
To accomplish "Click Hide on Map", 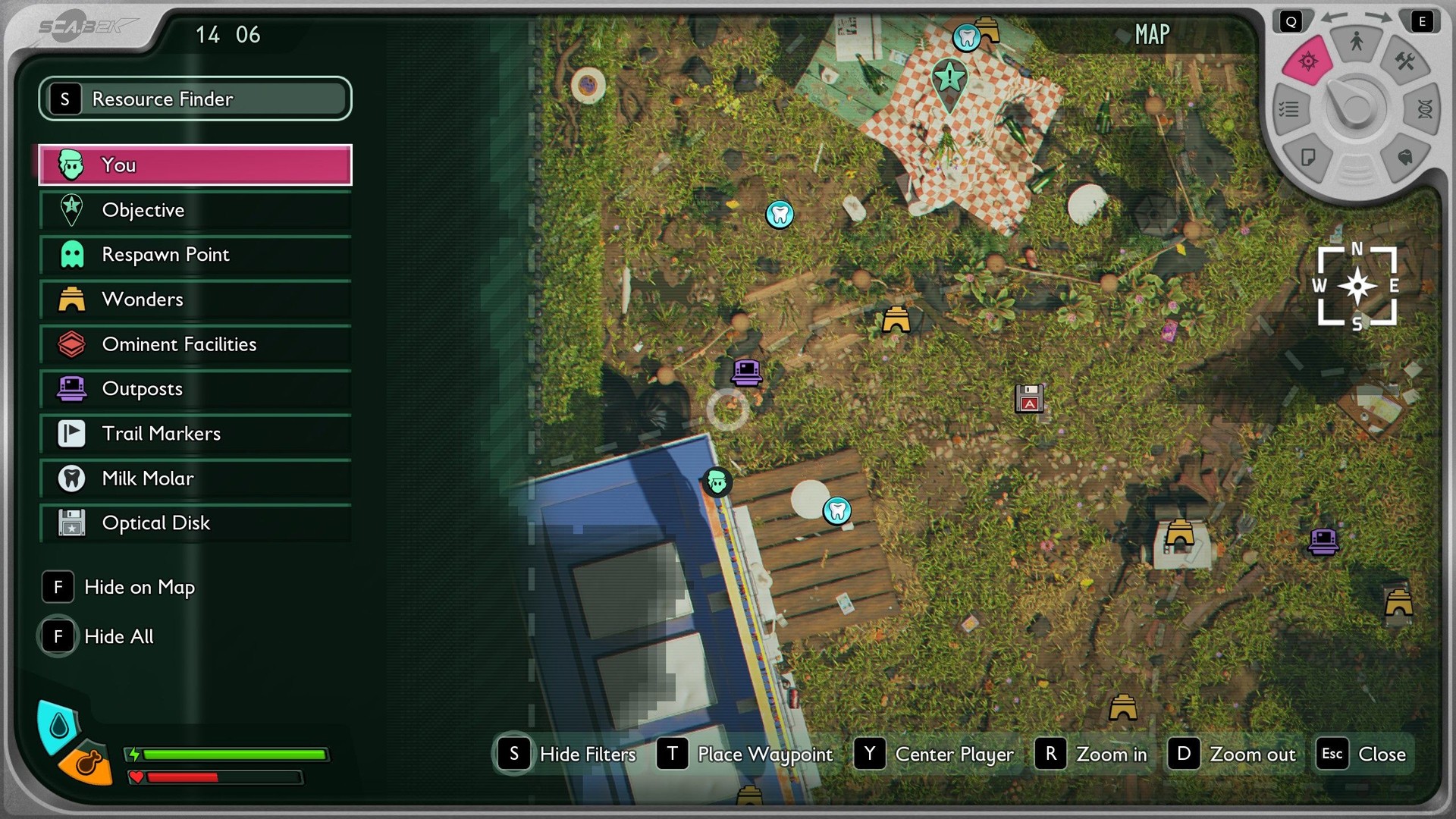I will (x=119, y=587).
